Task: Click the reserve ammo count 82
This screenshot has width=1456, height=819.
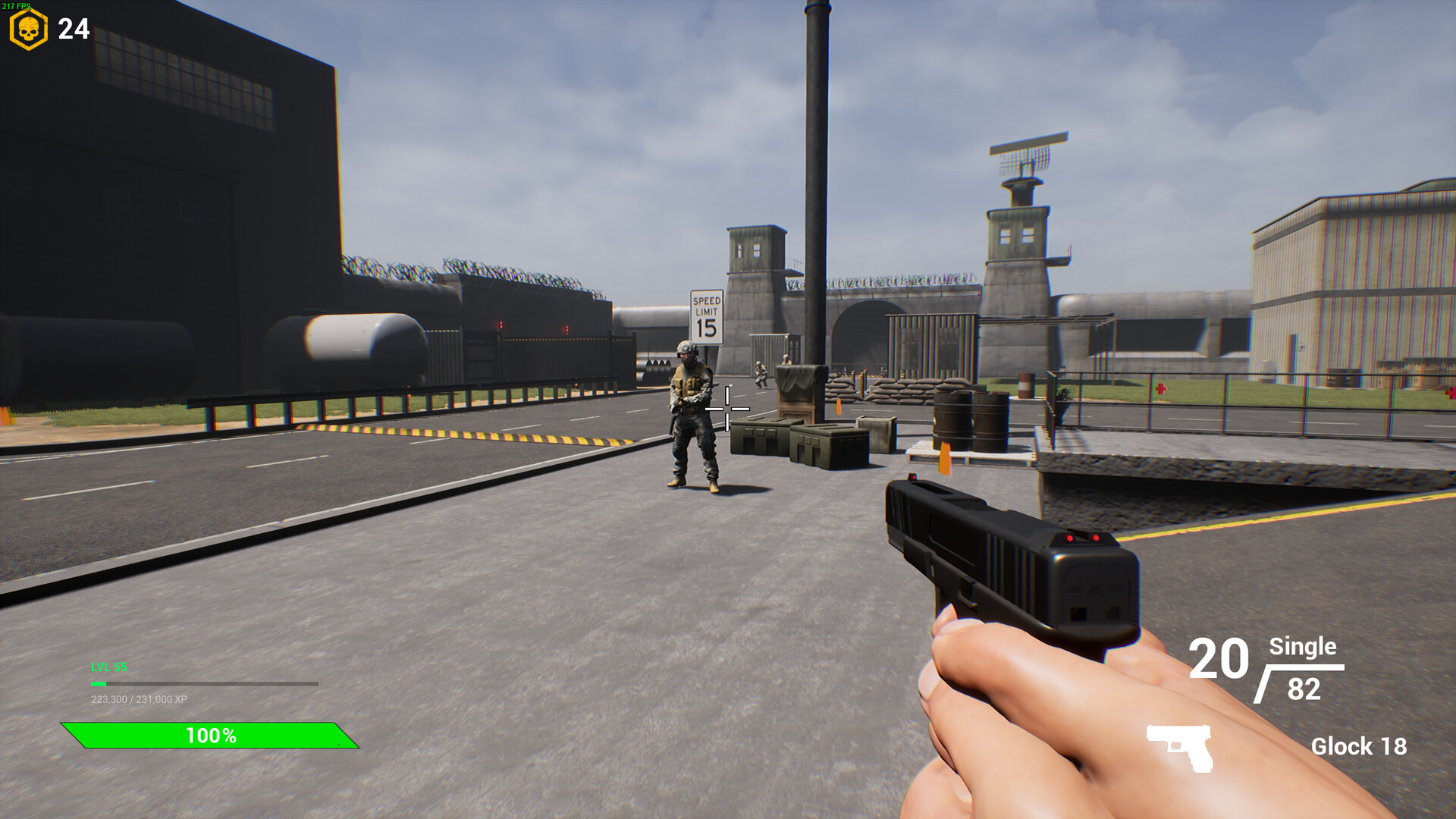Action: [x=1303, y=689]
